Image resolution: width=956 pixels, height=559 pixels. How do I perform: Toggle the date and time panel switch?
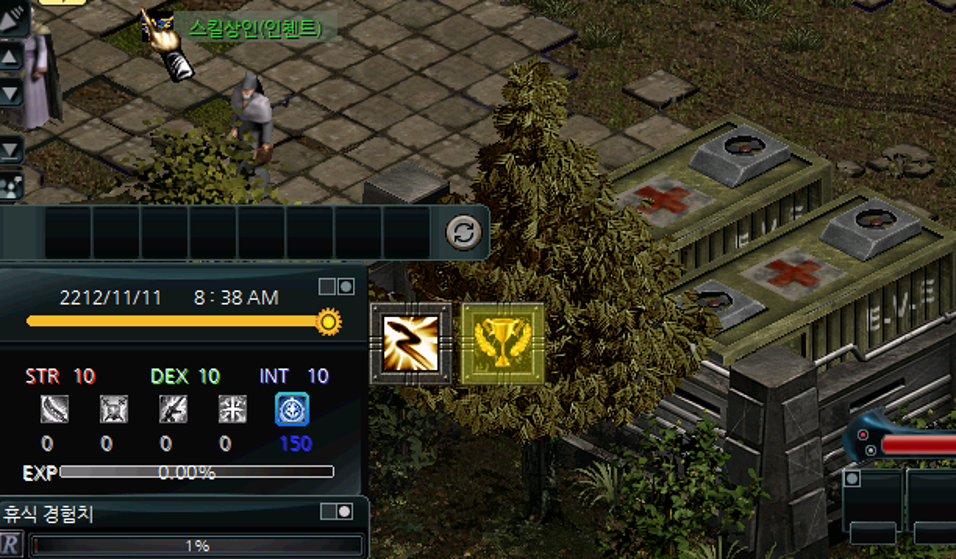(336, 287)
